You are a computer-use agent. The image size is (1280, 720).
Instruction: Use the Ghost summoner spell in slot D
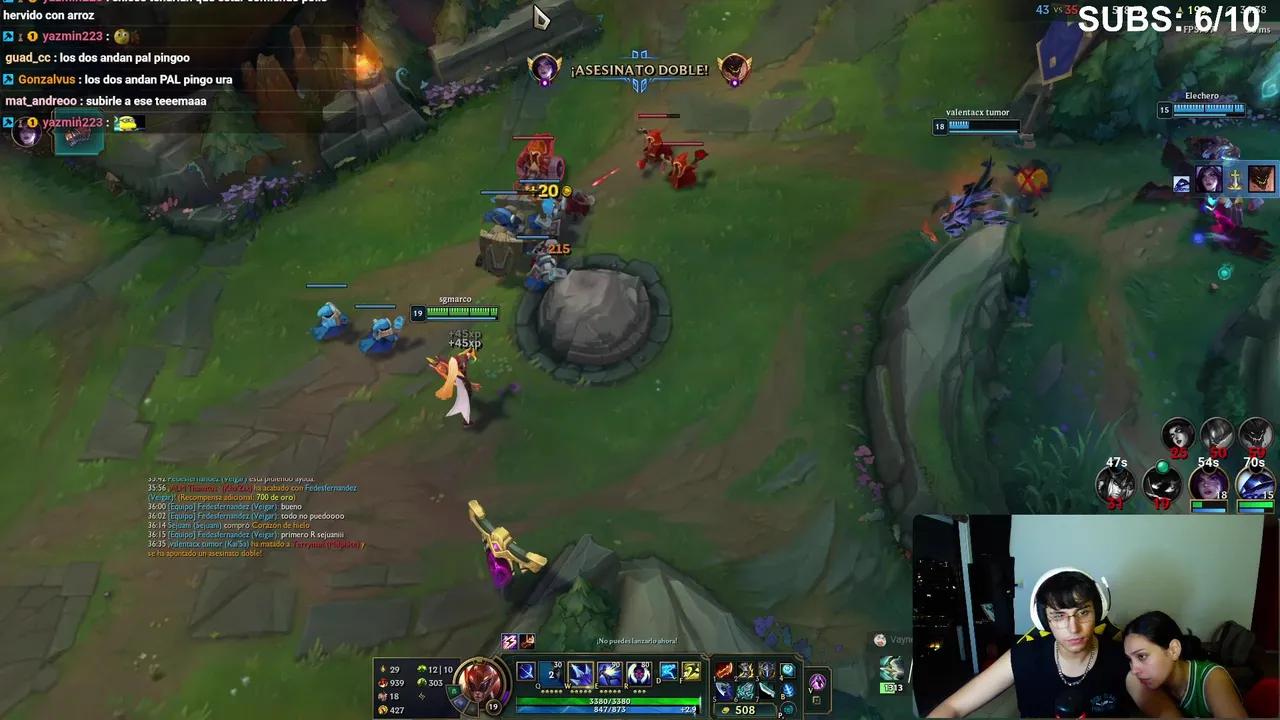668,669
